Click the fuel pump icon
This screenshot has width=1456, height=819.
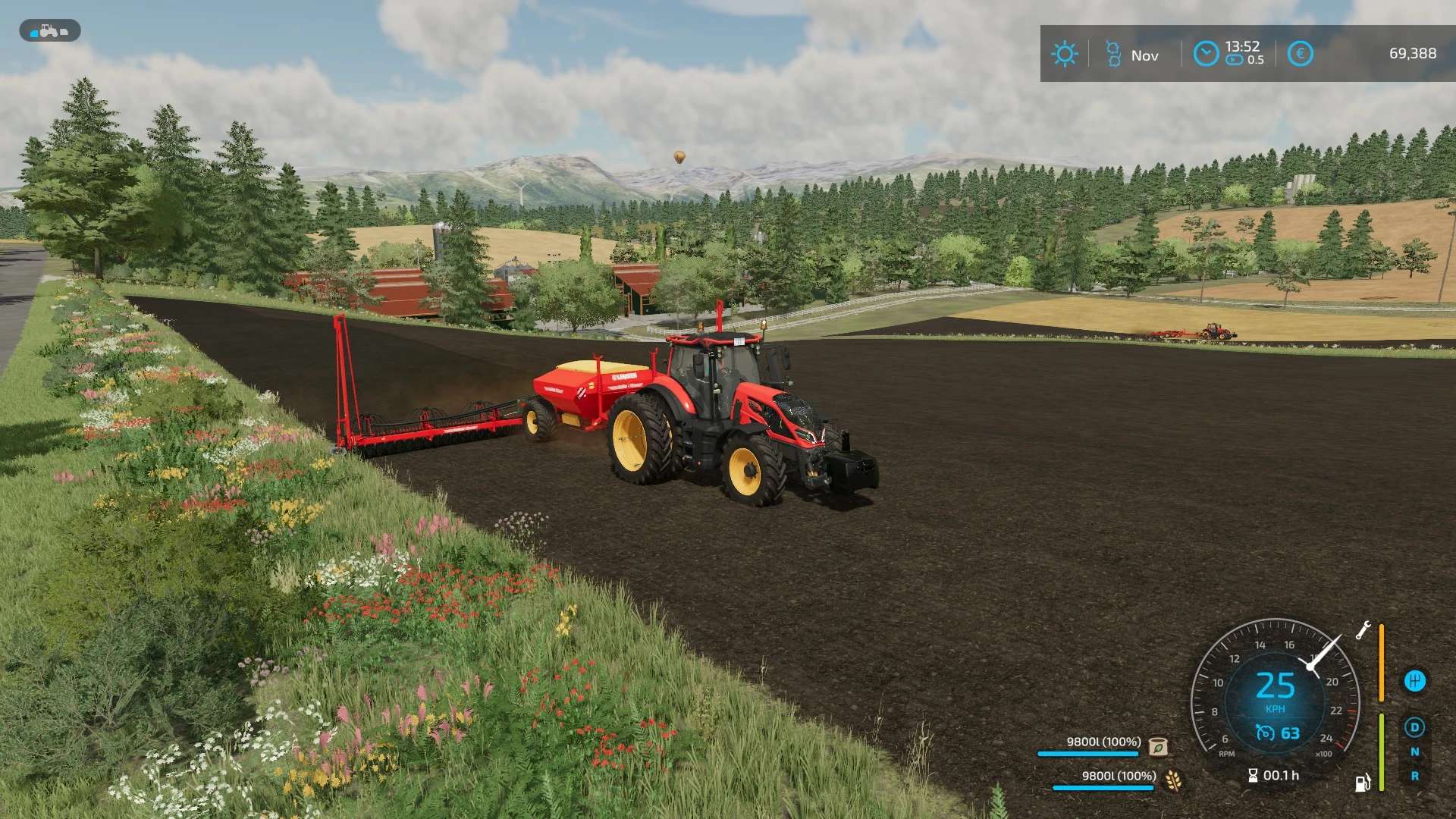point(1363,783)
